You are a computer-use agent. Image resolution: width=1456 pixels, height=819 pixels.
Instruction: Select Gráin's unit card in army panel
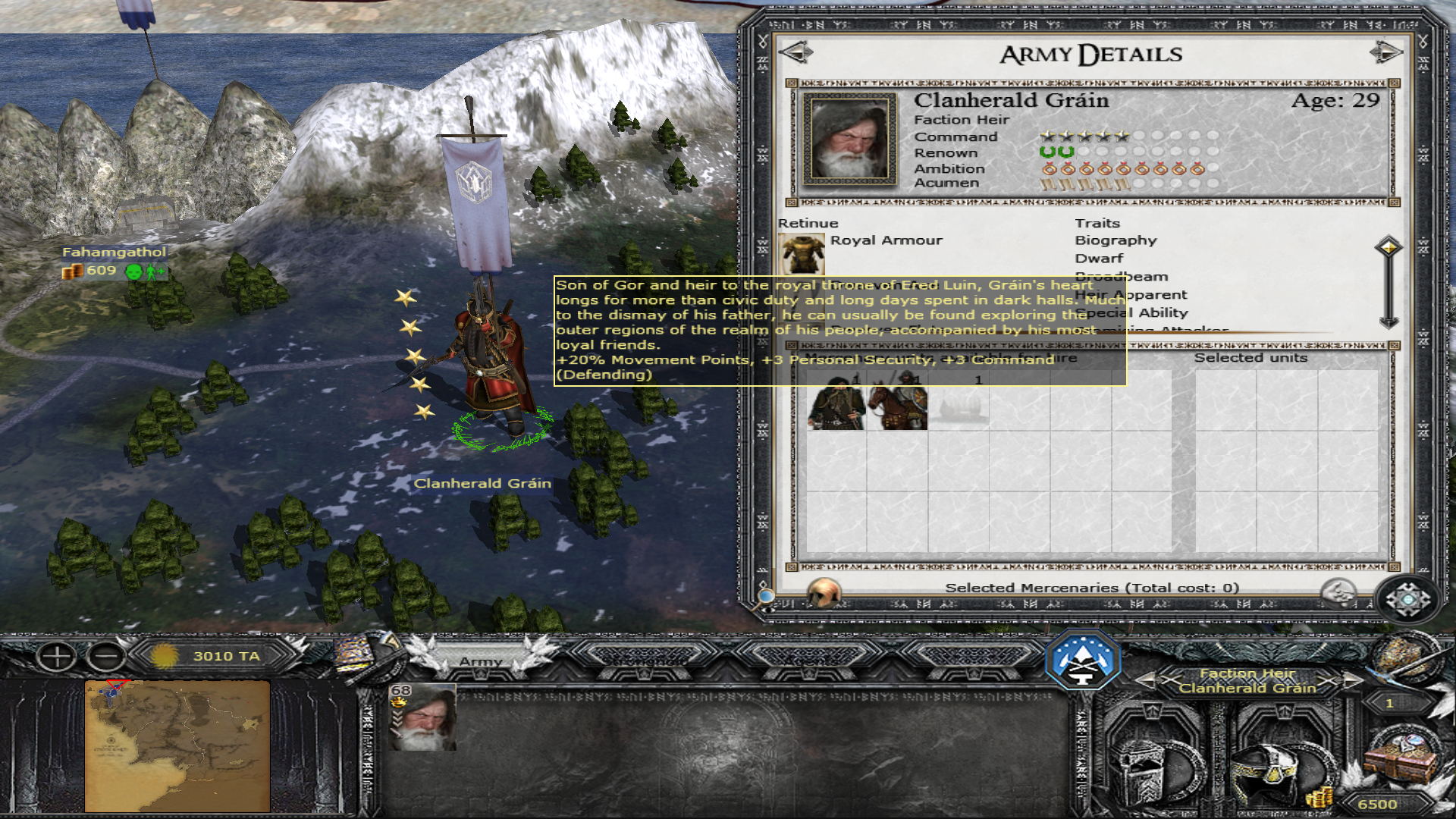coord(422,717)
